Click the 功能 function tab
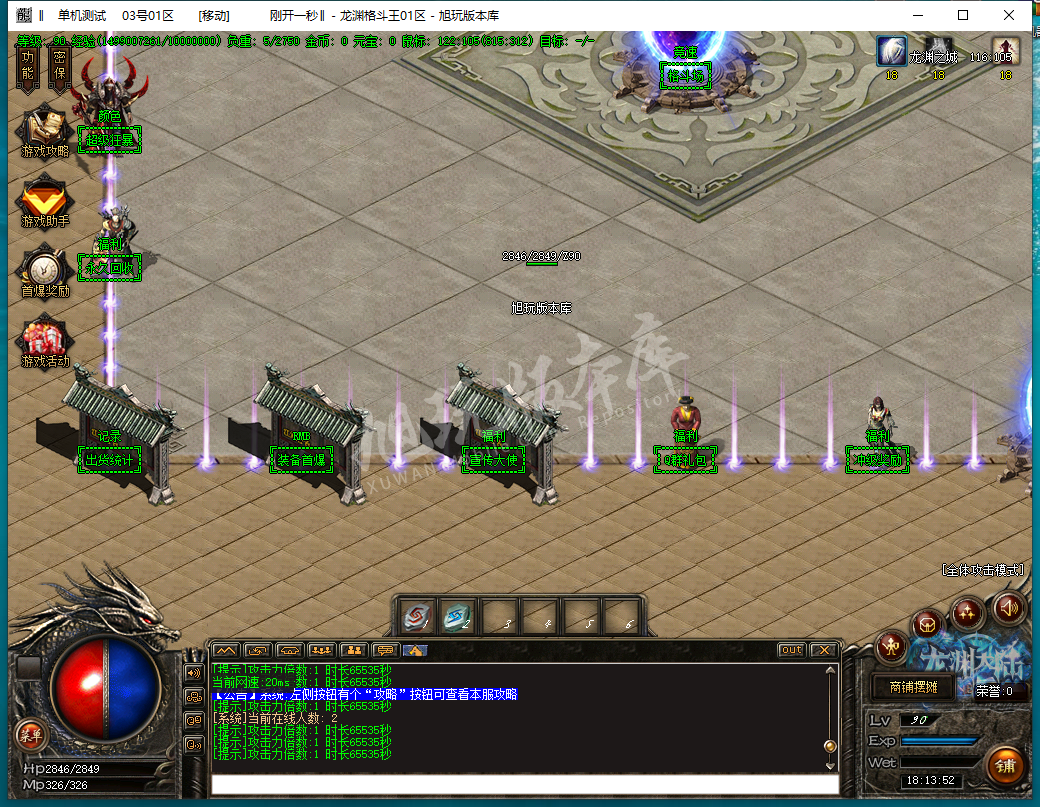 click(x=27, y=65)
